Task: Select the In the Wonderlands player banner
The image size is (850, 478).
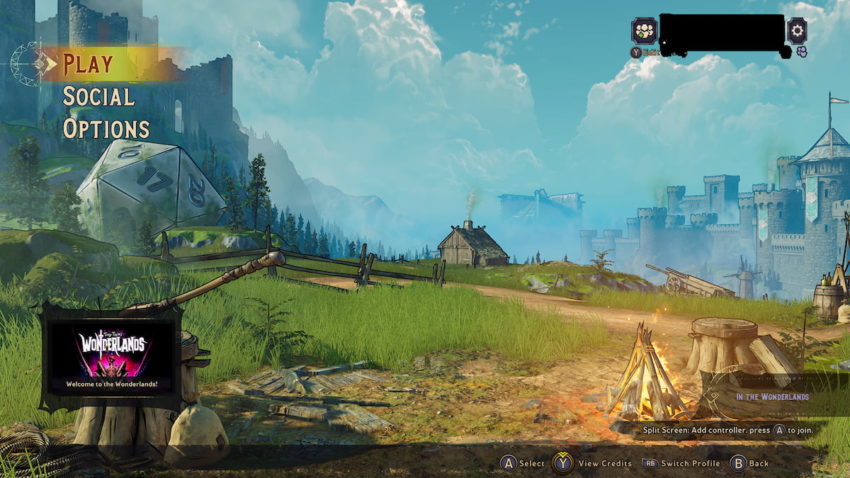Action: tap(772, 397)
